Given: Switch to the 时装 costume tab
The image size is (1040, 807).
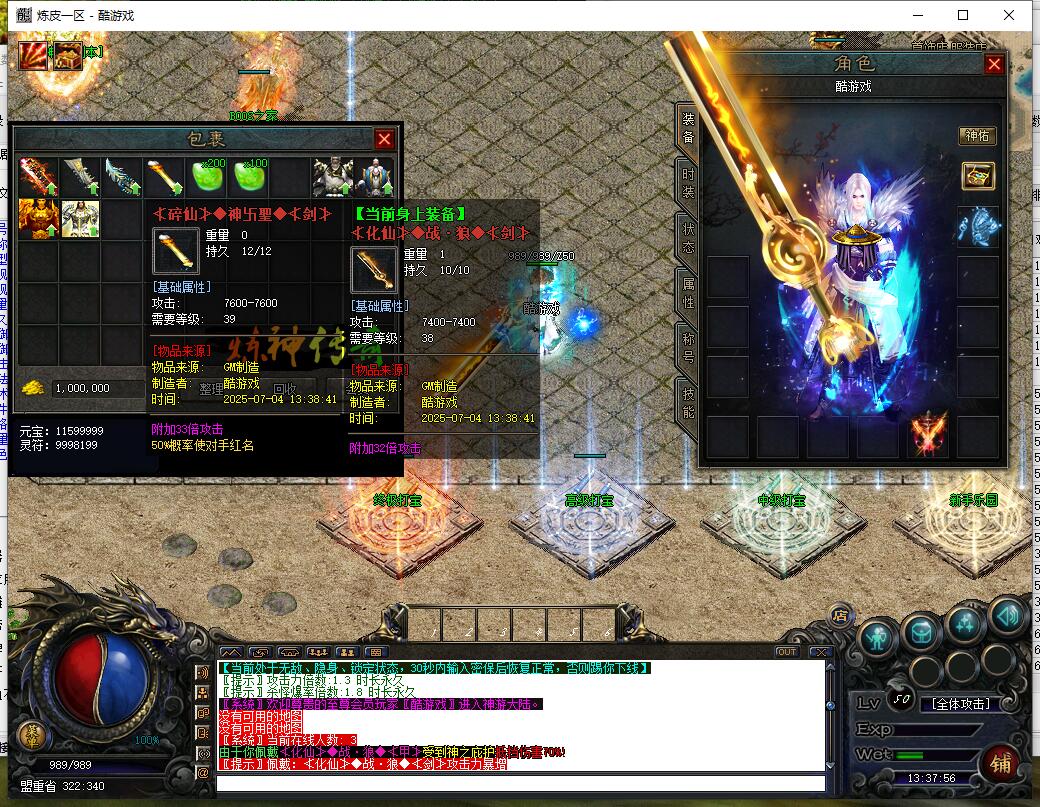Looking at the screenshot, I should (688, 183).
